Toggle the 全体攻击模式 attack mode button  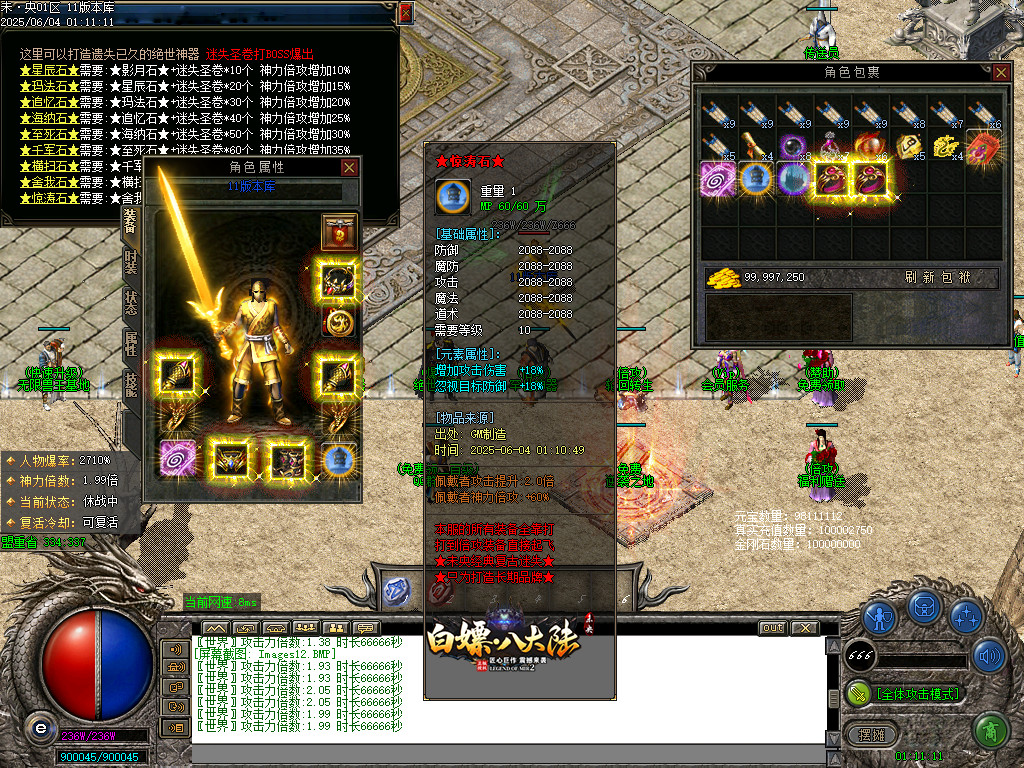click(906, 693)
